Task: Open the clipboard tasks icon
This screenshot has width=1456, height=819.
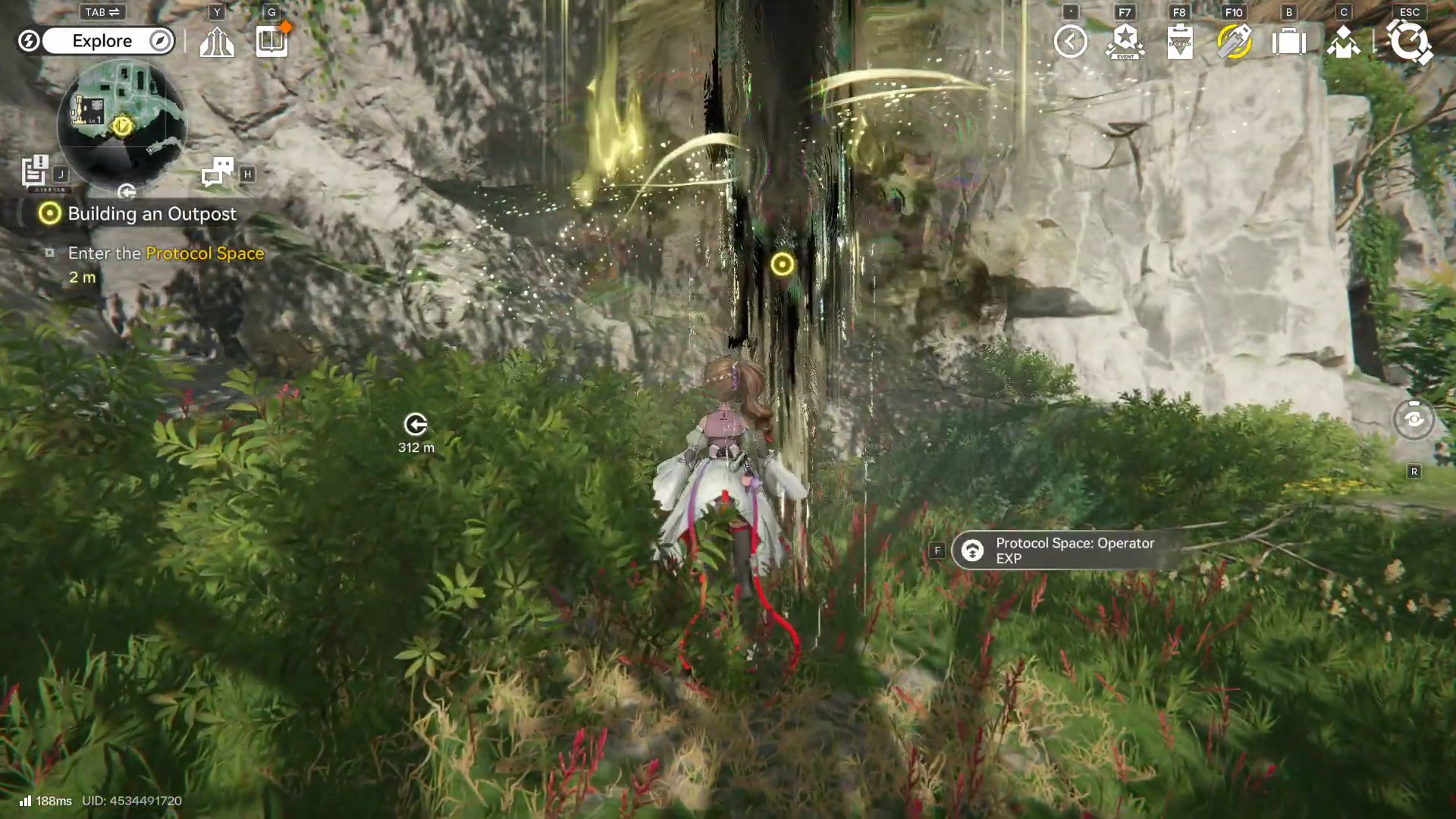Action: [1179, 42]
